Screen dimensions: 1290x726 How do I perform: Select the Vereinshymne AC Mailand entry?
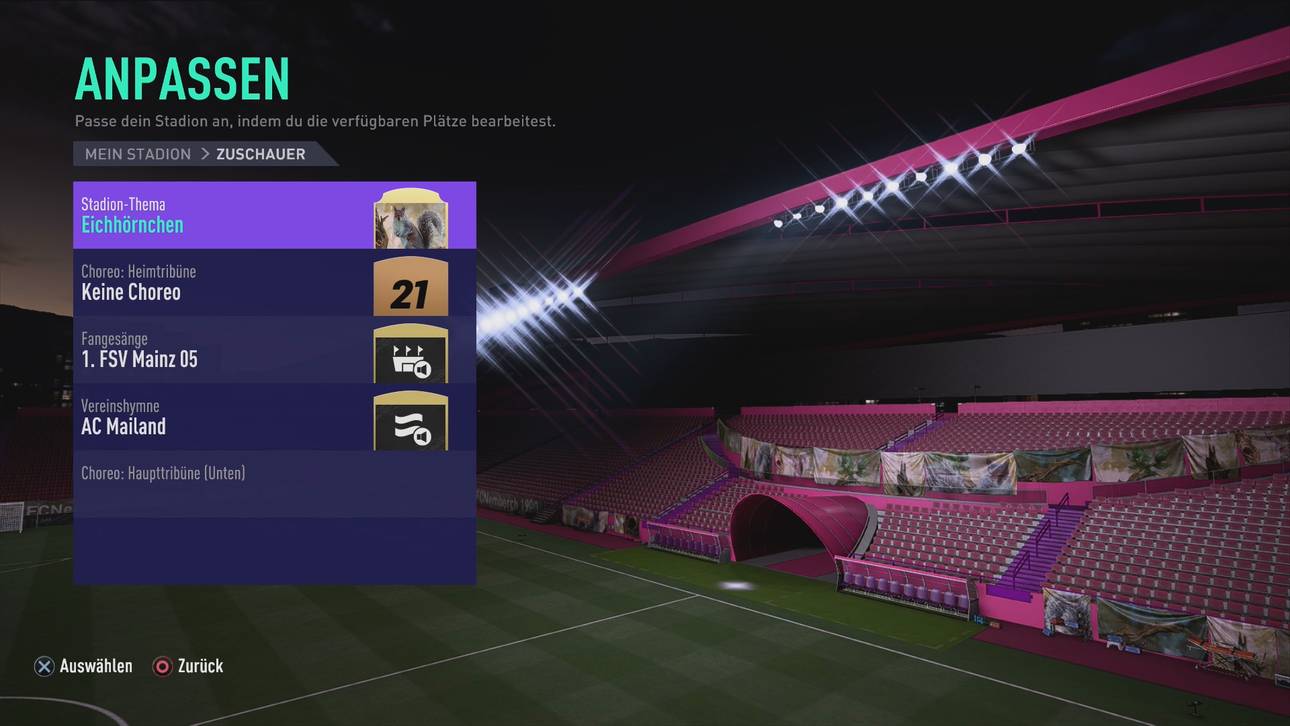220,417
